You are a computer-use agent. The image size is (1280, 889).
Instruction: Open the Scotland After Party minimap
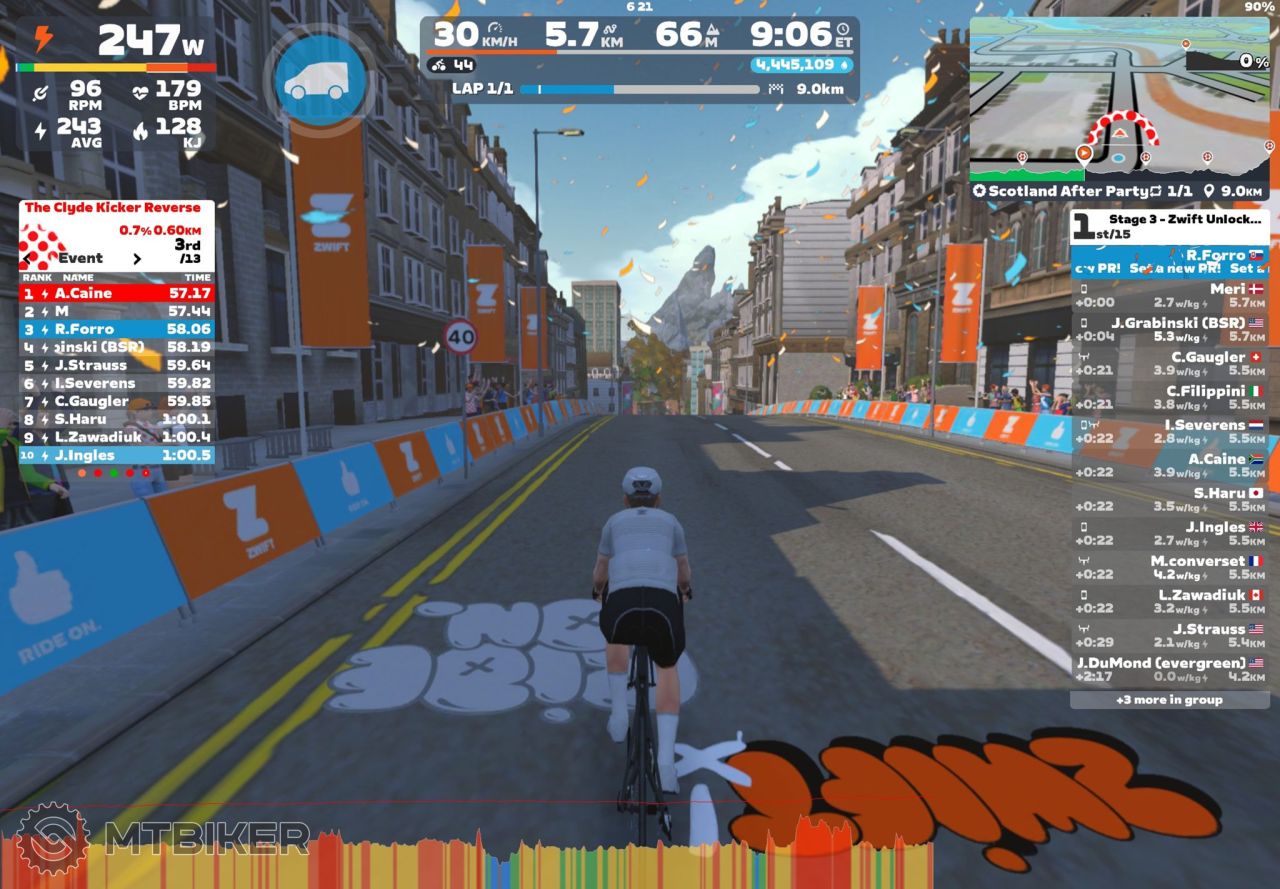point(1120,100)
